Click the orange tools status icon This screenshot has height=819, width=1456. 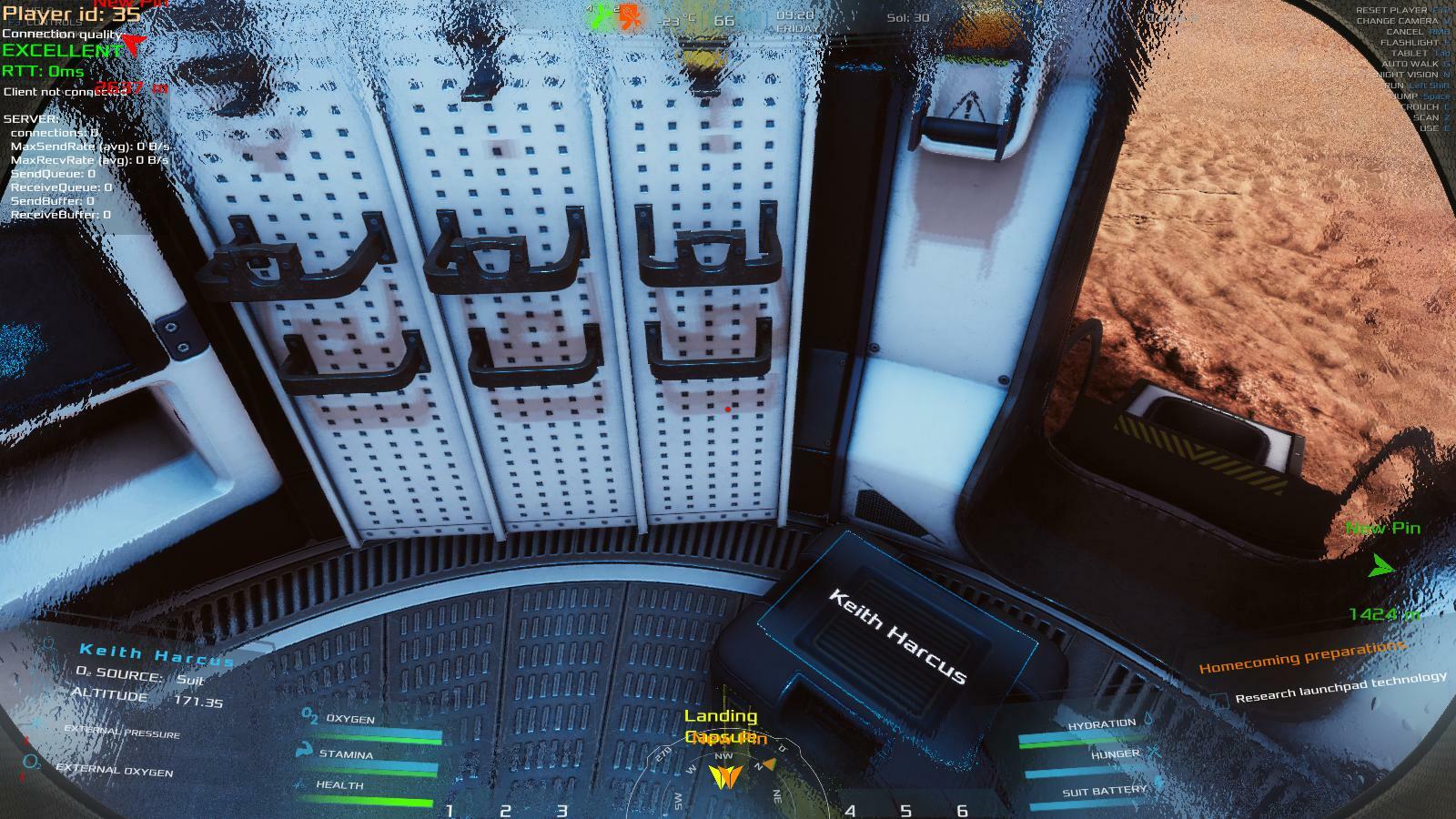[629, 17]
